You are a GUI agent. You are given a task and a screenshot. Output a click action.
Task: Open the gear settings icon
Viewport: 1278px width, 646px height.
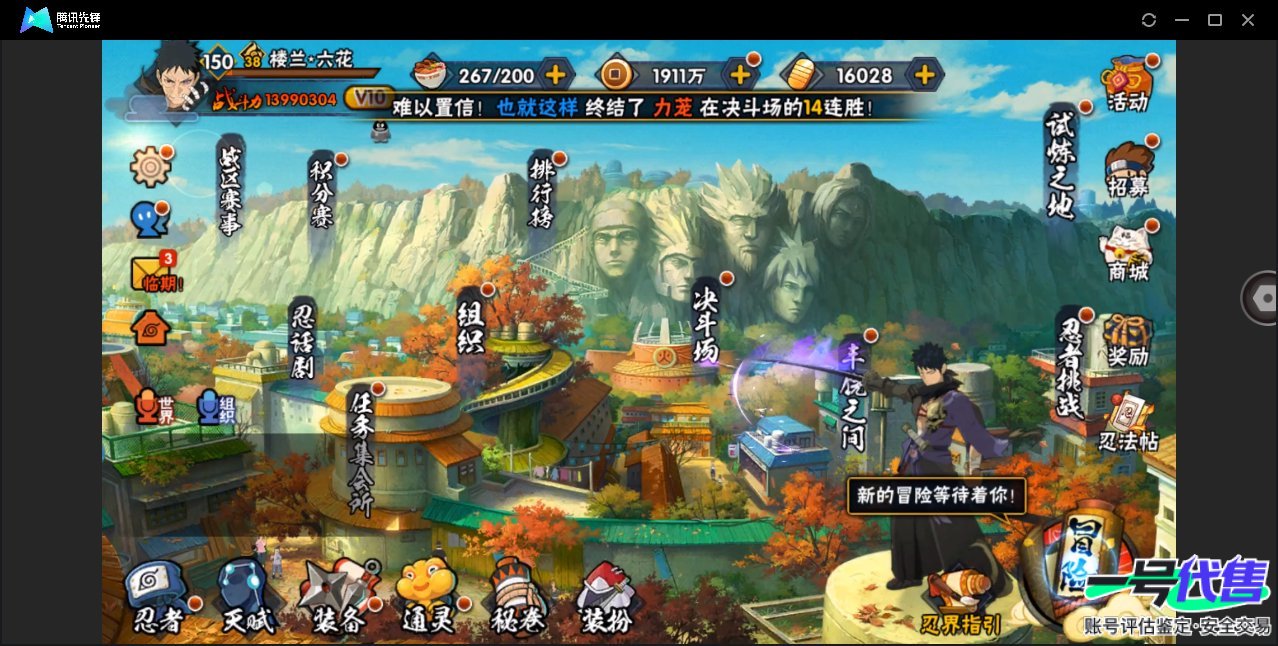150,166
